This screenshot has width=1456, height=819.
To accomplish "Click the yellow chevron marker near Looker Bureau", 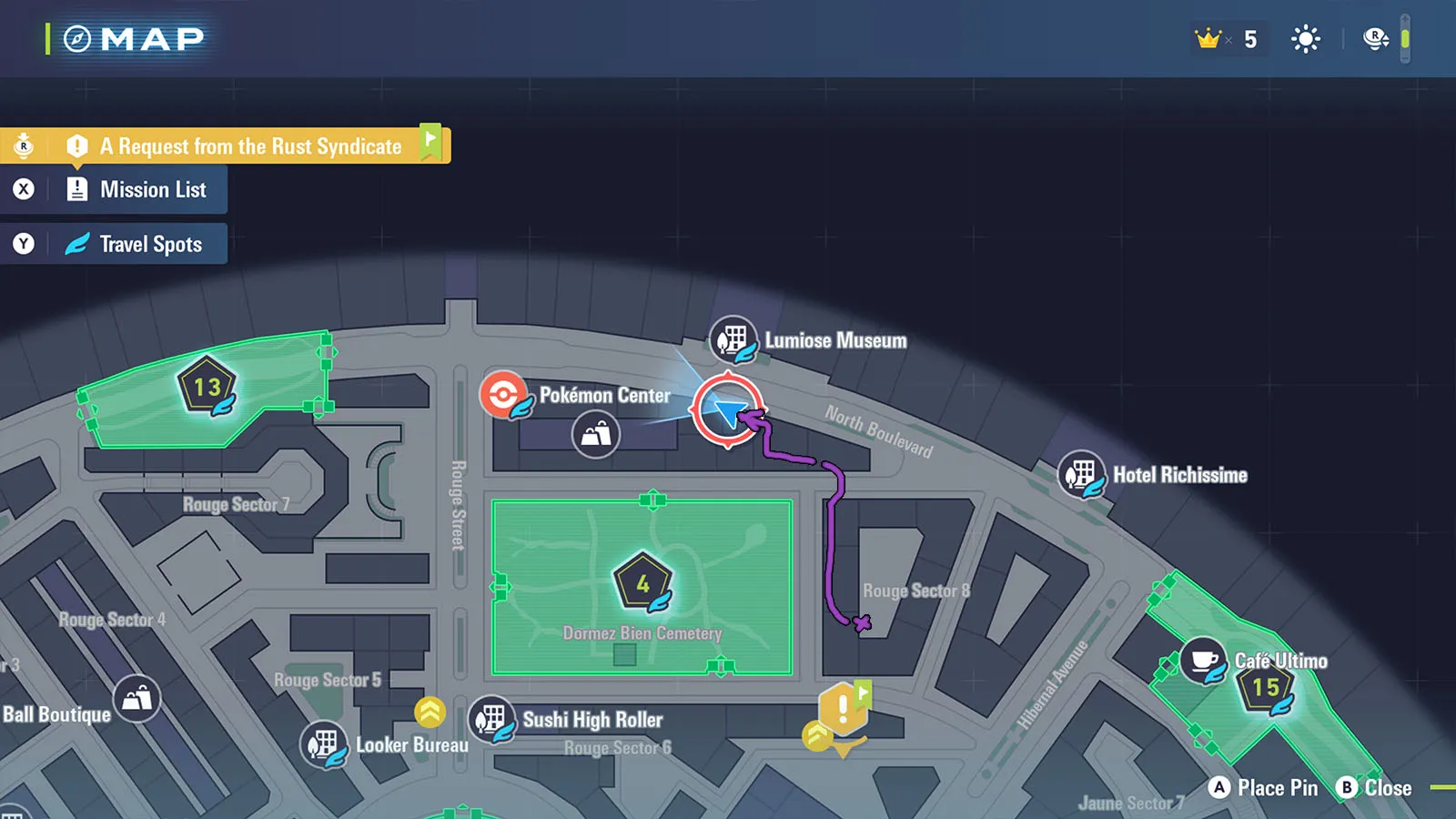I will 430,711.
